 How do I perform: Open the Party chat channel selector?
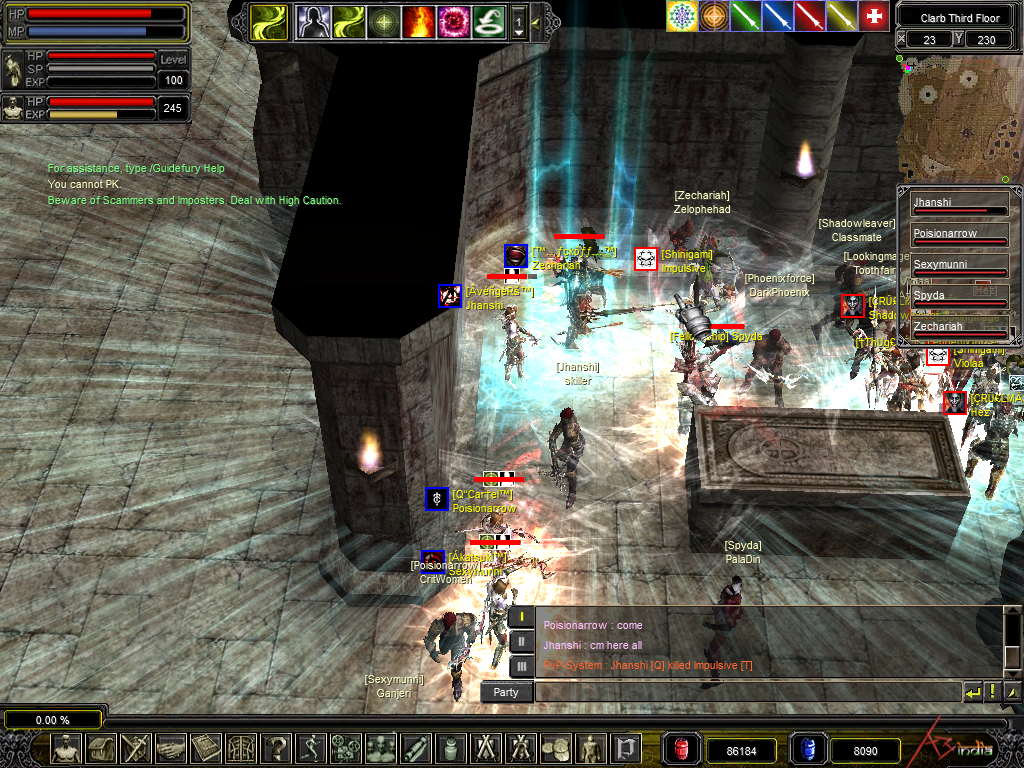click(x=506, y=692)
